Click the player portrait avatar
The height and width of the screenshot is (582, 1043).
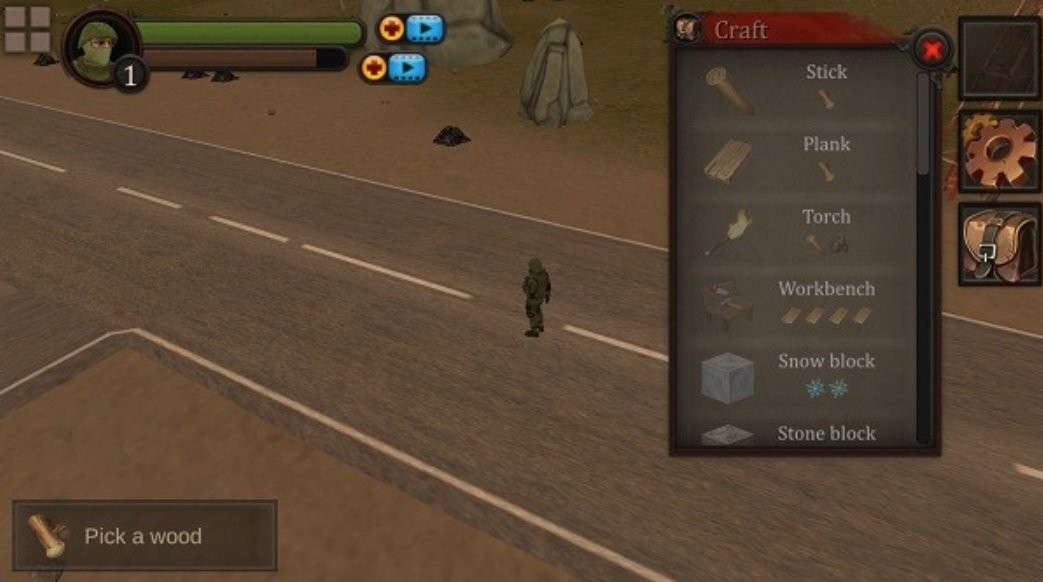pyautogui.click(x=100, y=46)
